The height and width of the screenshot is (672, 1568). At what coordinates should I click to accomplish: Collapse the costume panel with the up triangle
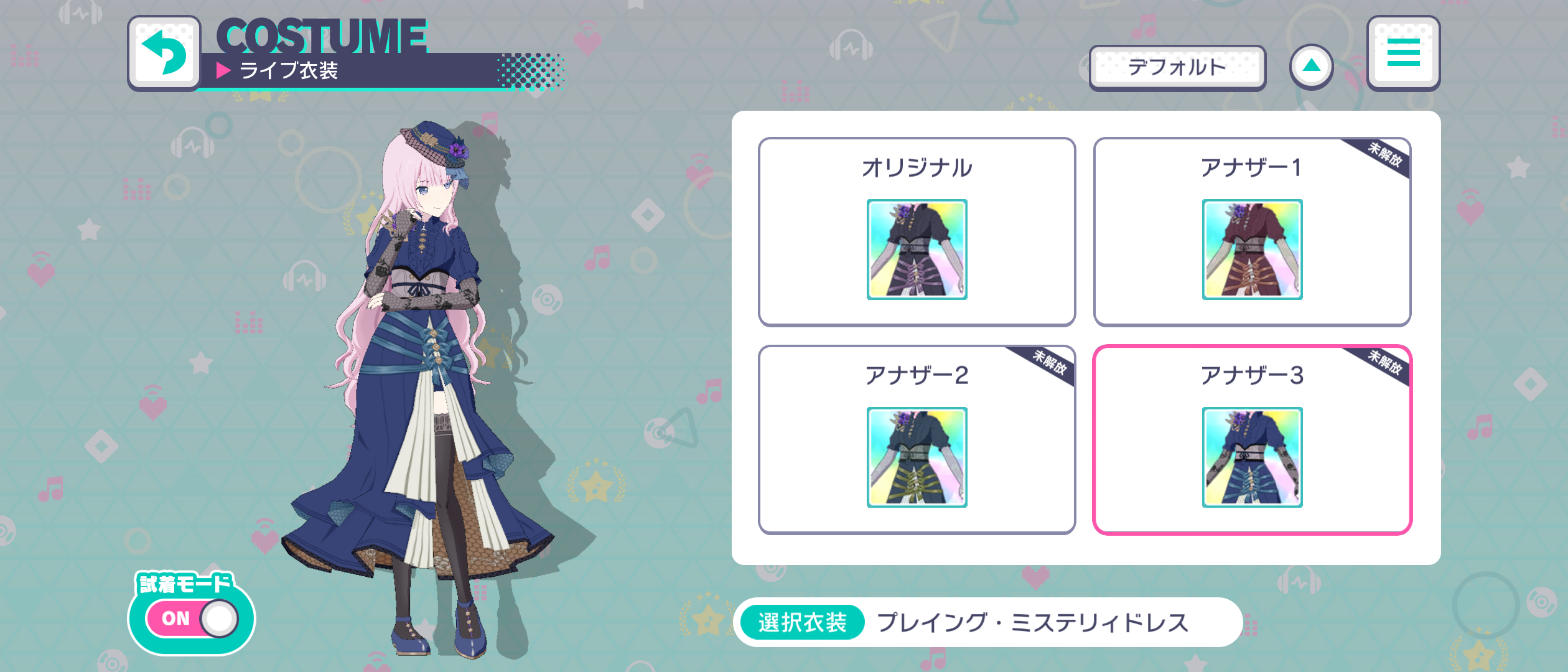[x=1311, y=65]
